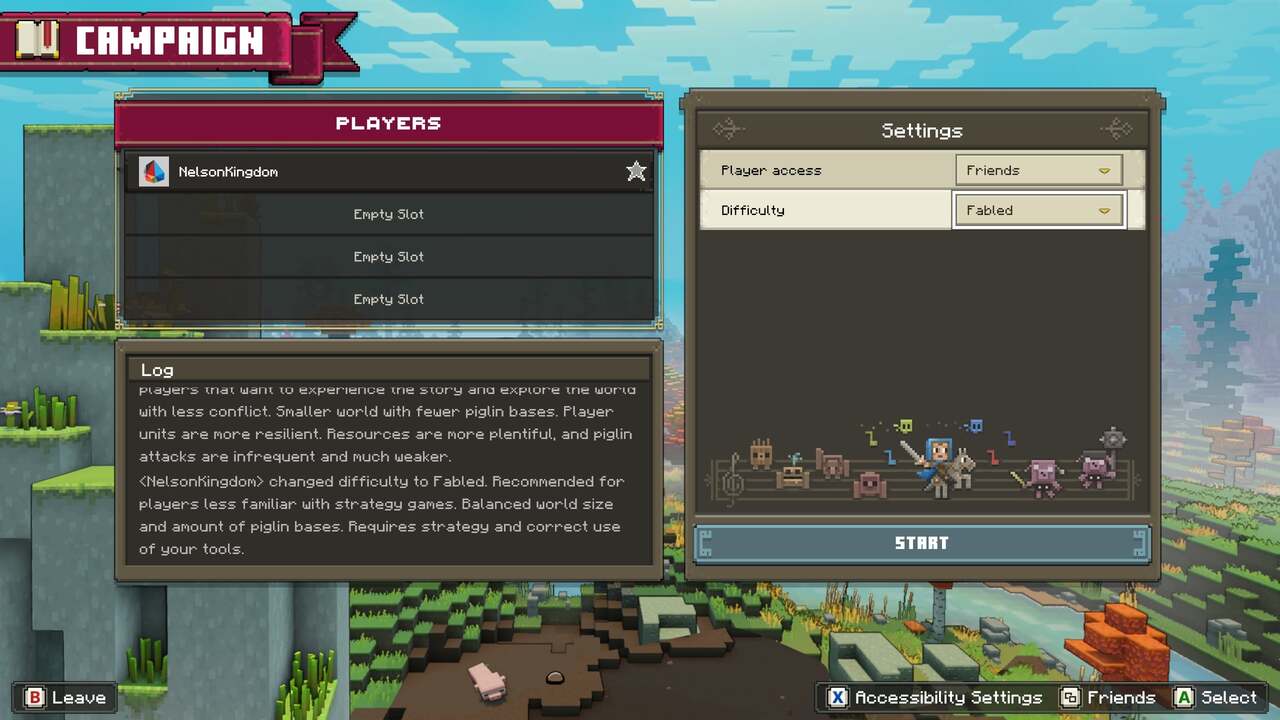Click the left arrow ornament in the Settings header

[x=728, y=129]
